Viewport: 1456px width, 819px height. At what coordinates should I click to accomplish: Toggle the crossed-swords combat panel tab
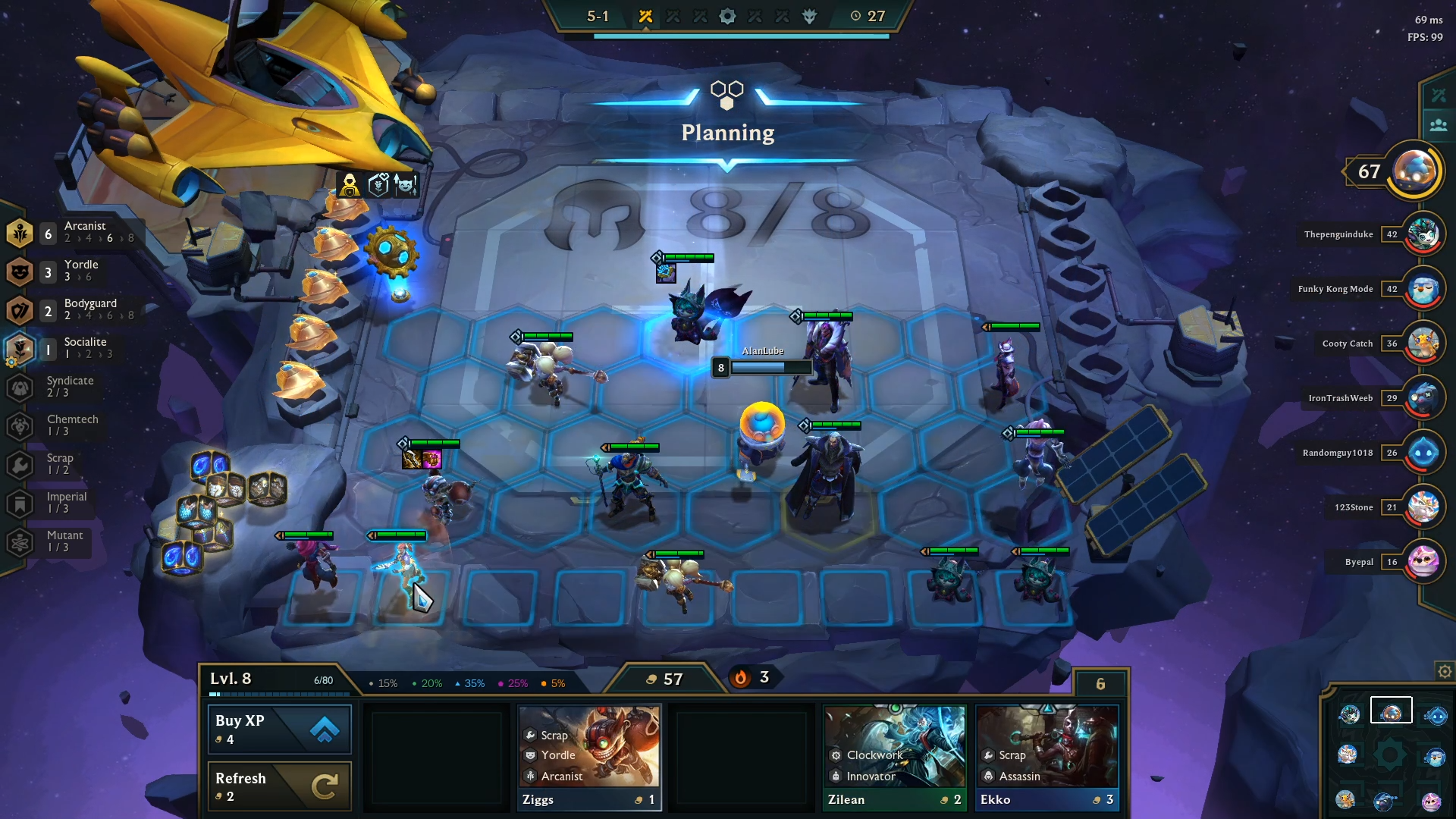point(1439,96)
